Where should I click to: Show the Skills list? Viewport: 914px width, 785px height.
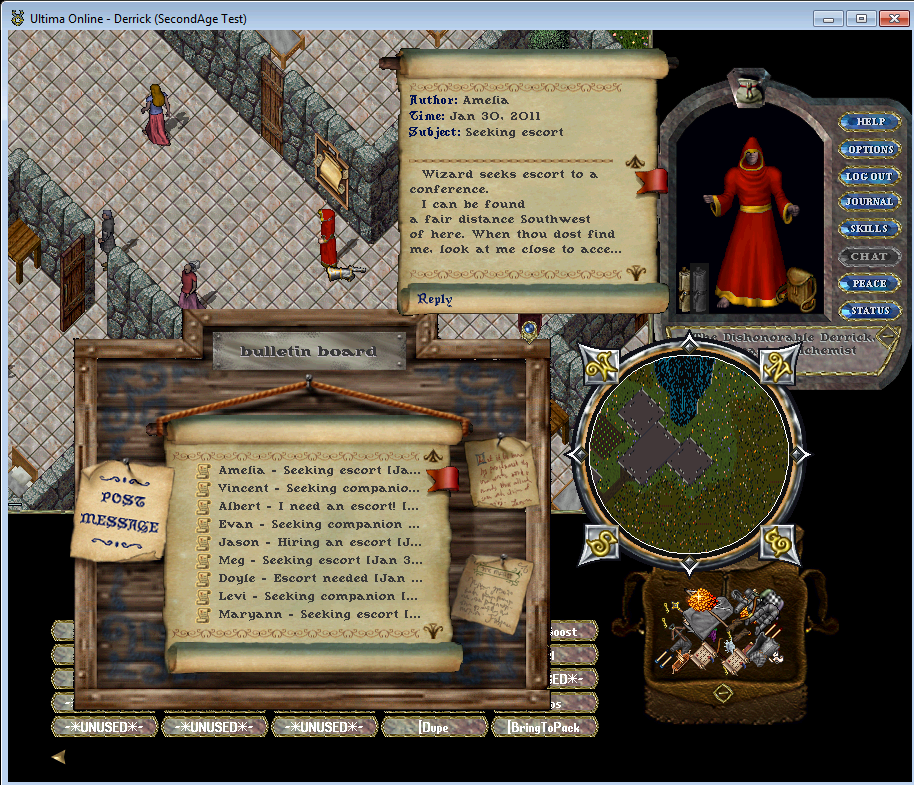click(x=870, y=229)
